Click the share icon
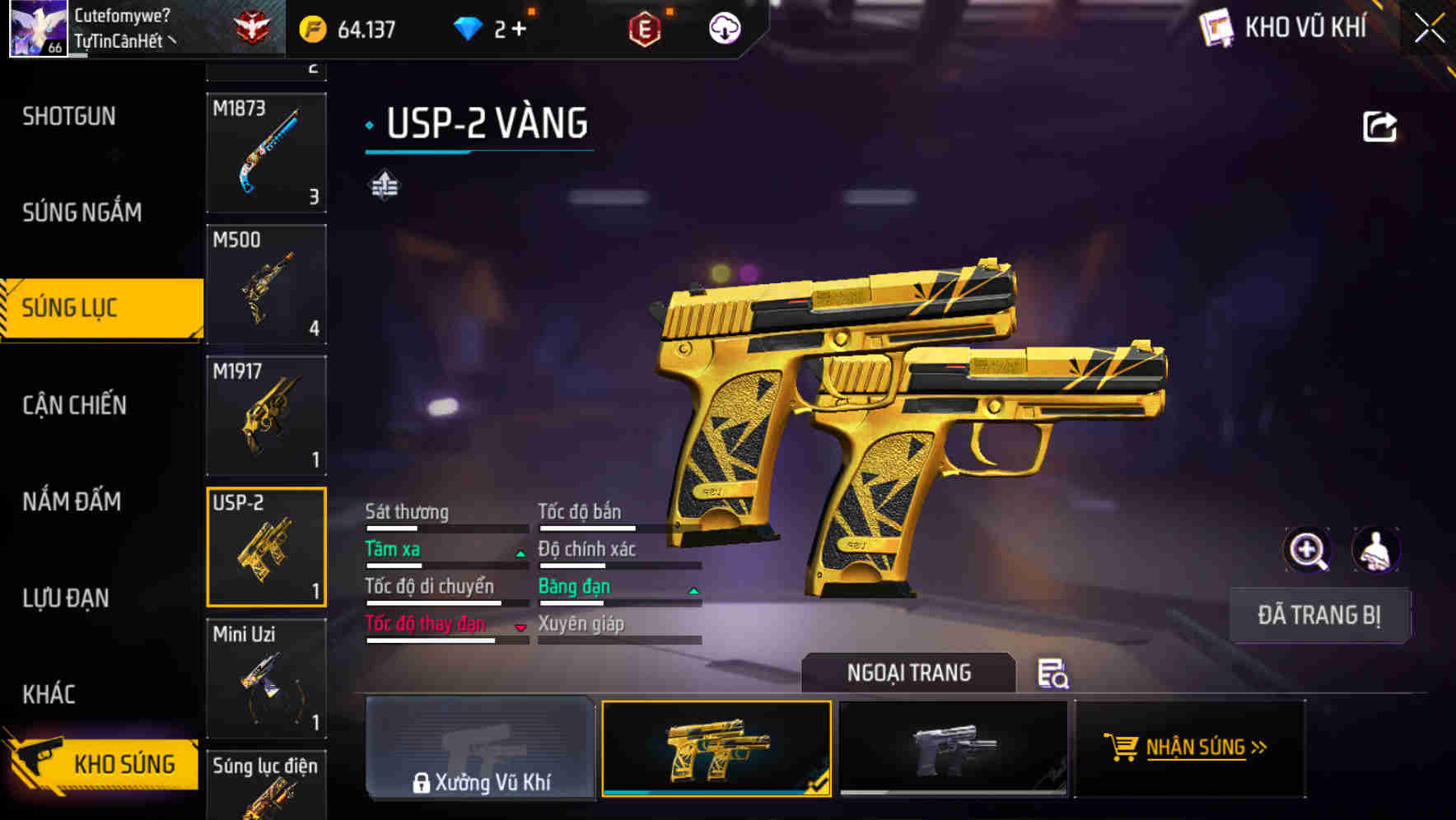 (1379, 127)
